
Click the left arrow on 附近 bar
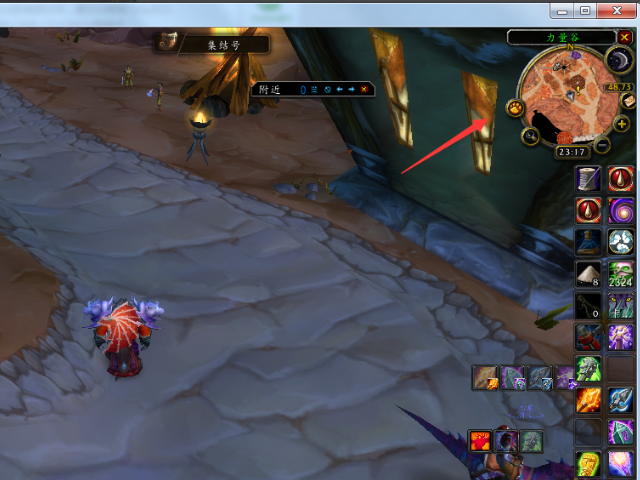340,89
